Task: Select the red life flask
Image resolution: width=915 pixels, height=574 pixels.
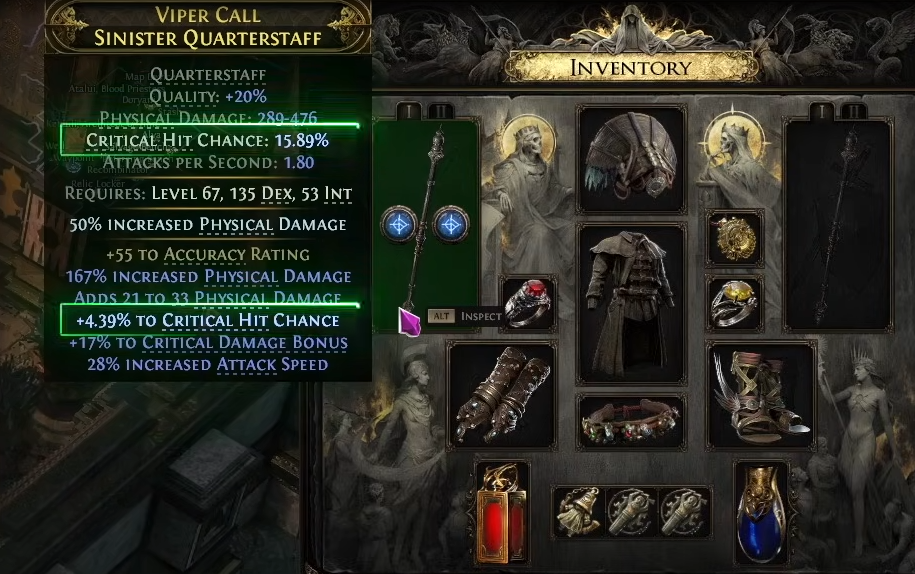Action: coord(500,511)
